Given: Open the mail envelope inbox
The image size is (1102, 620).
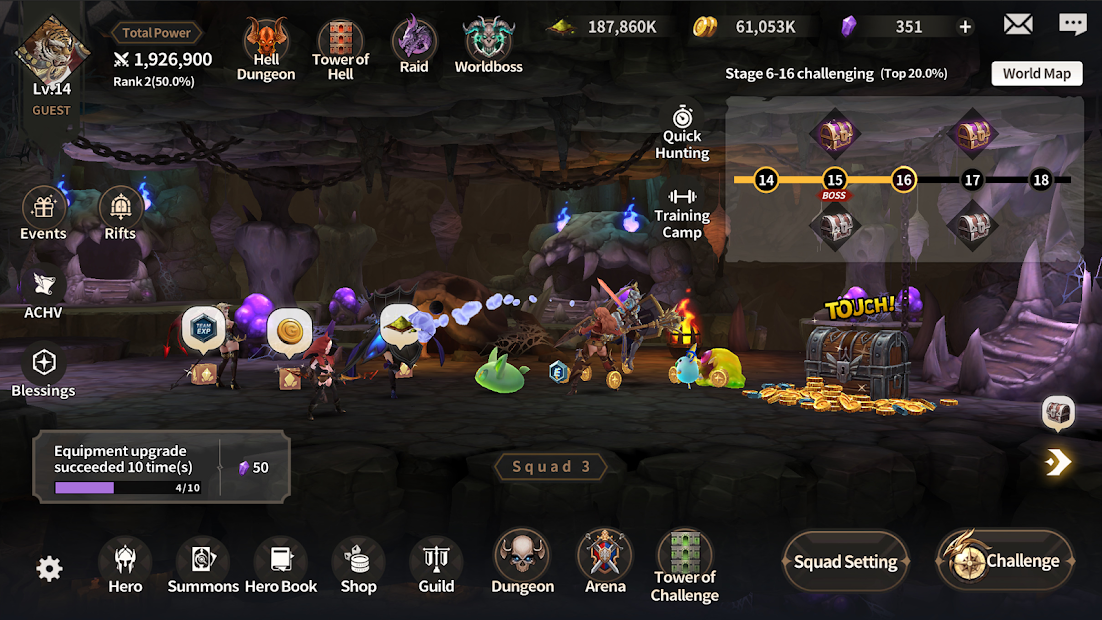Looking at the screenshot, I should coord(1018,24).
